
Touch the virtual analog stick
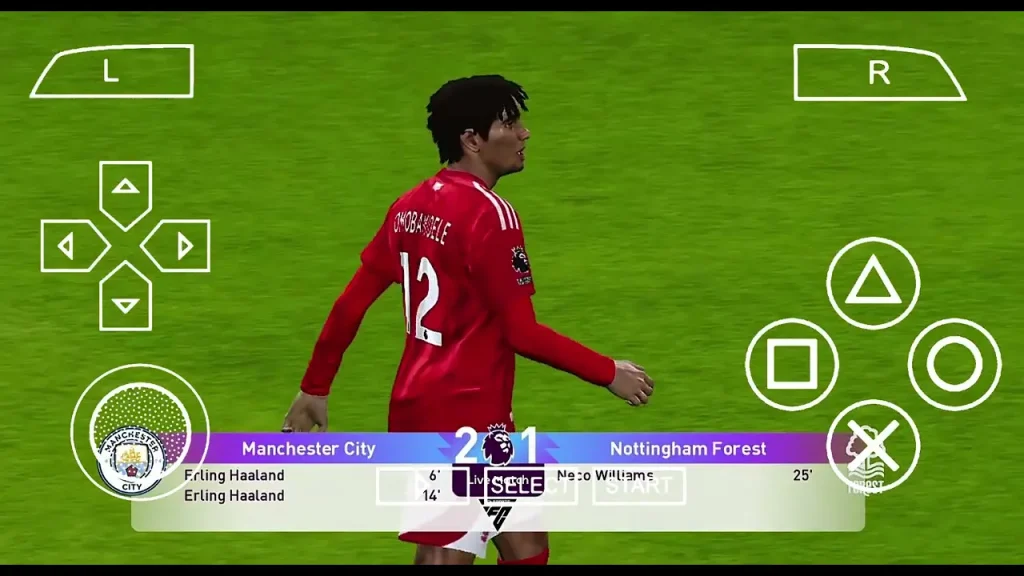coord(139,432)
